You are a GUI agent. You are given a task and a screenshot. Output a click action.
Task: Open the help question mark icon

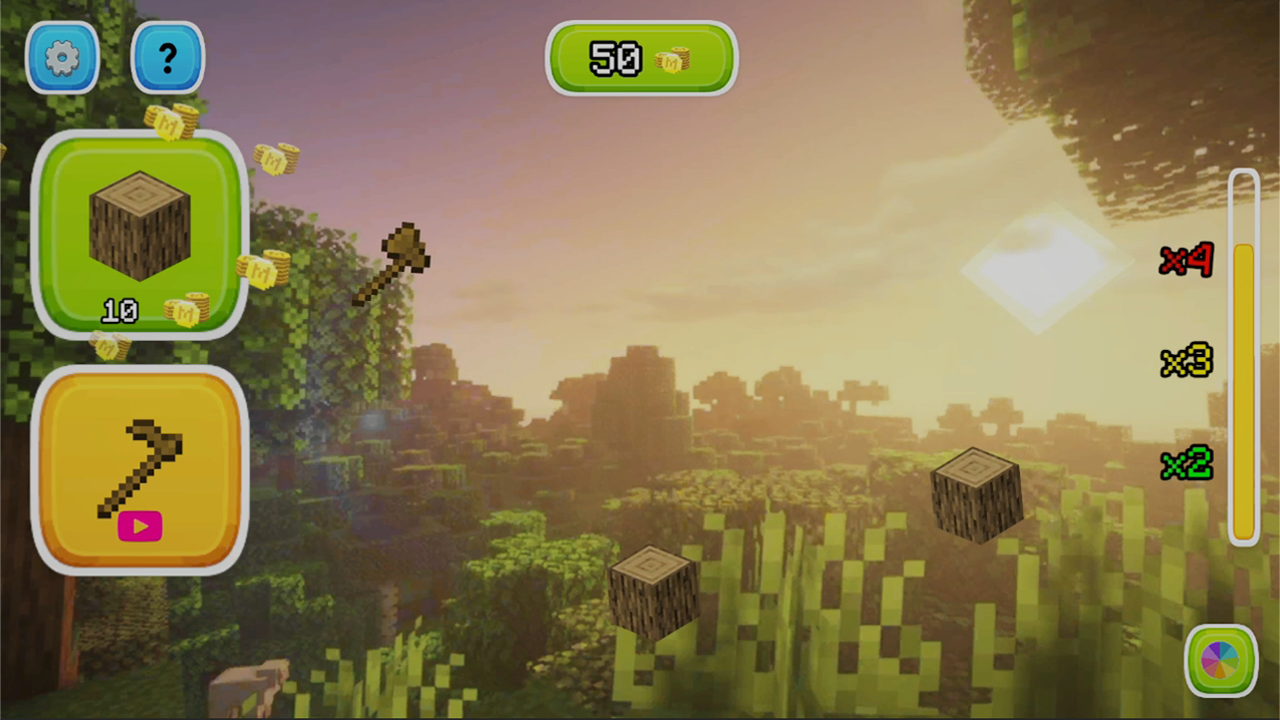(167, 57)
